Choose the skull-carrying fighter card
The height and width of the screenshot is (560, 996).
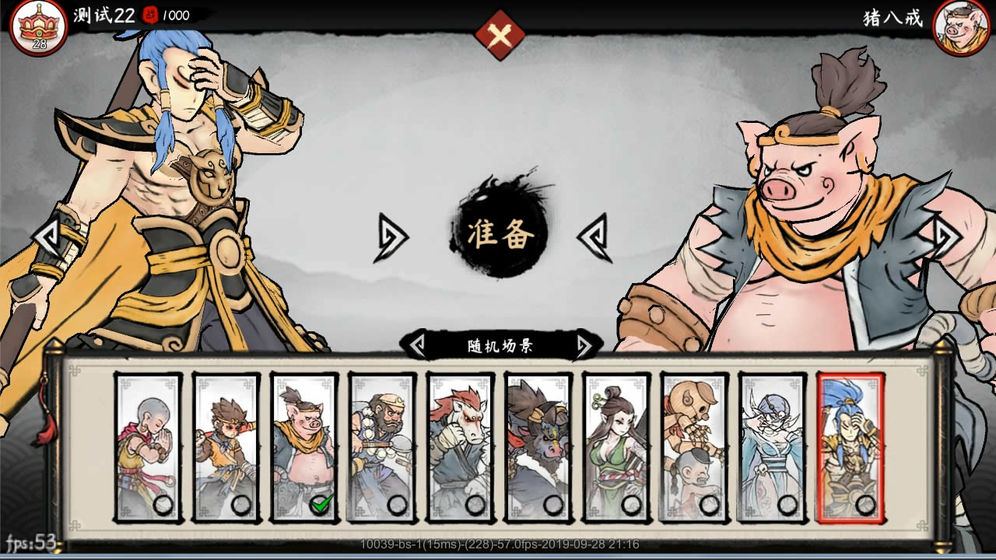694,446
